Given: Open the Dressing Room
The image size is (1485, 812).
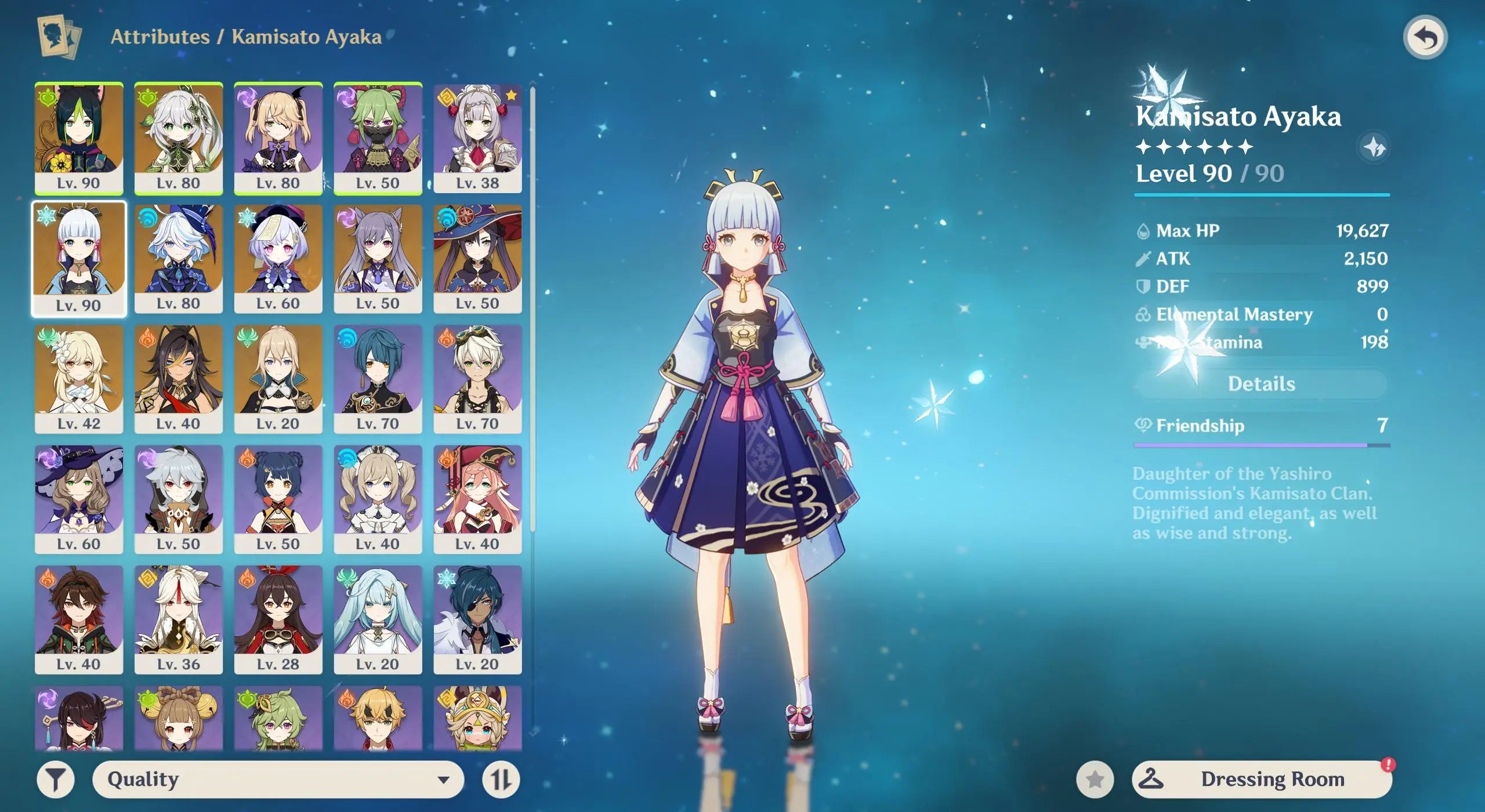Looking at the screenshot, I should [1261, 779].
